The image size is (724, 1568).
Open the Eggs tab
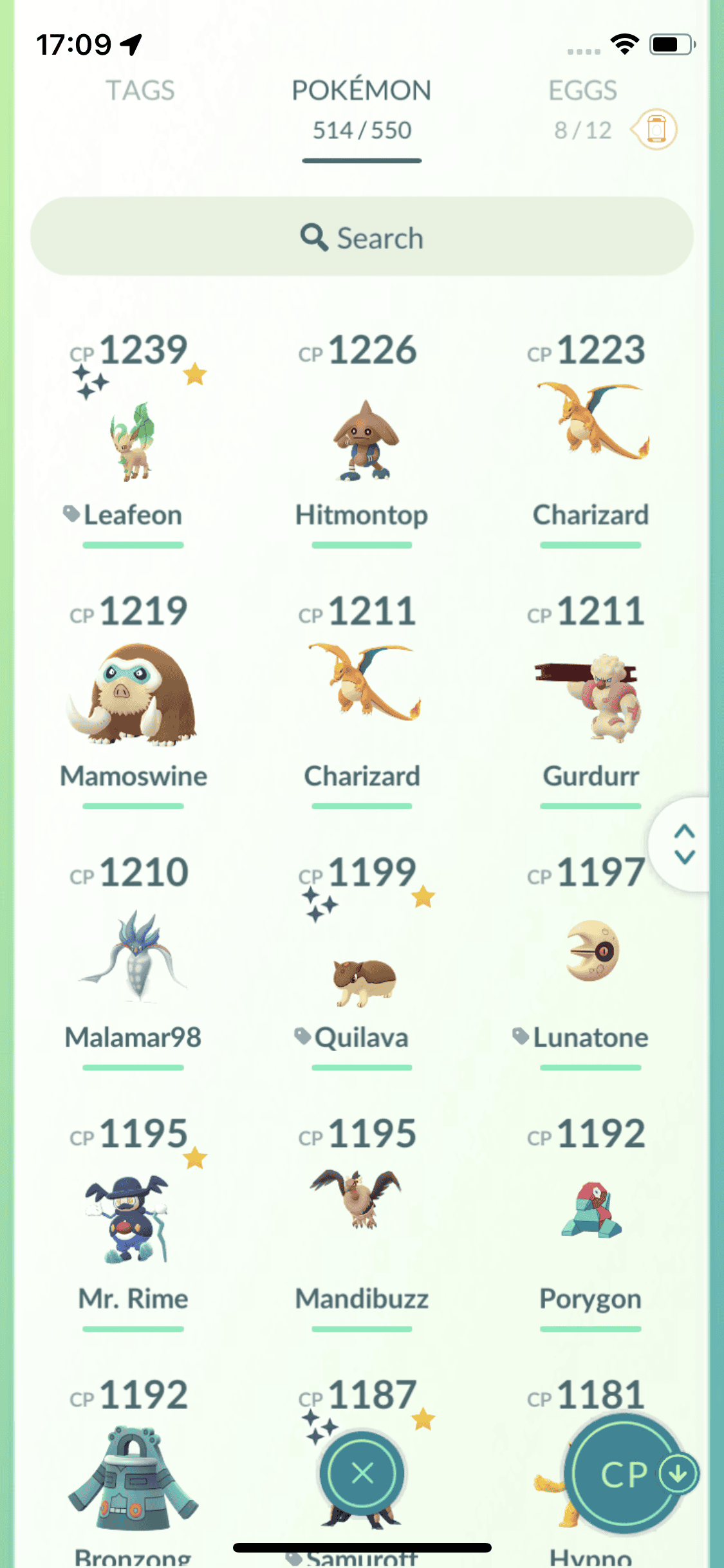[x=582, y=91]
